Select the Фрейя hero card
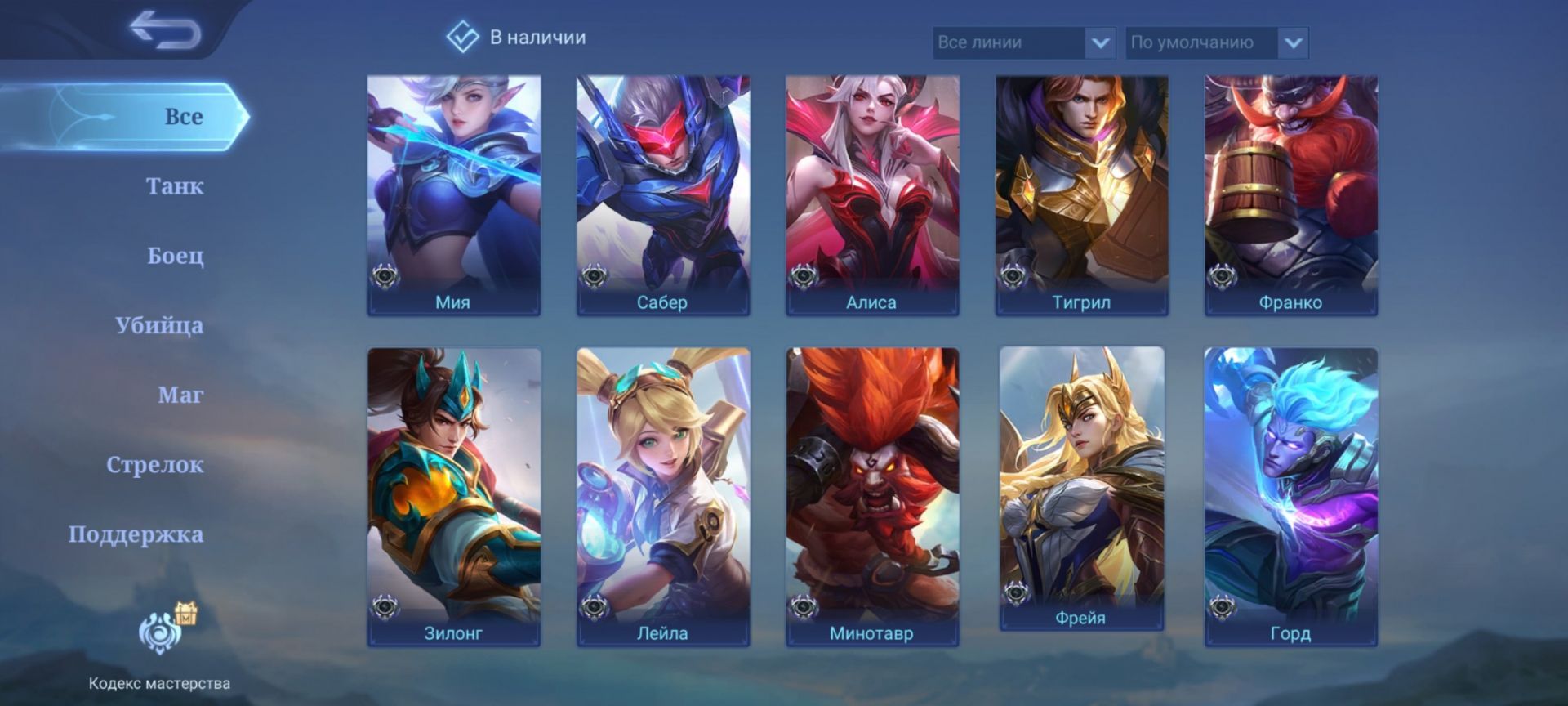 click(x=1081, y=488)
